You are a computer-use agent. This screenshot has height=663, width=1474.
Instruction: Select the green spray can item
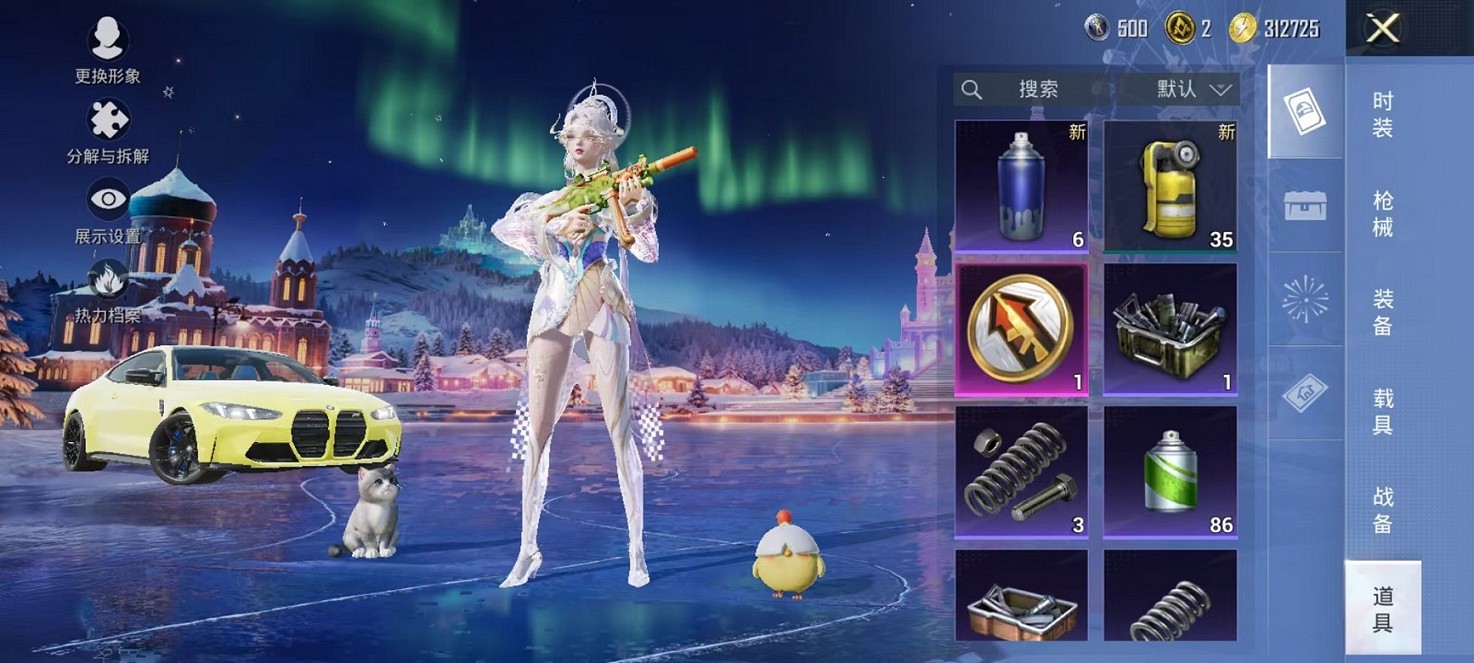(x=1170, y=471)
